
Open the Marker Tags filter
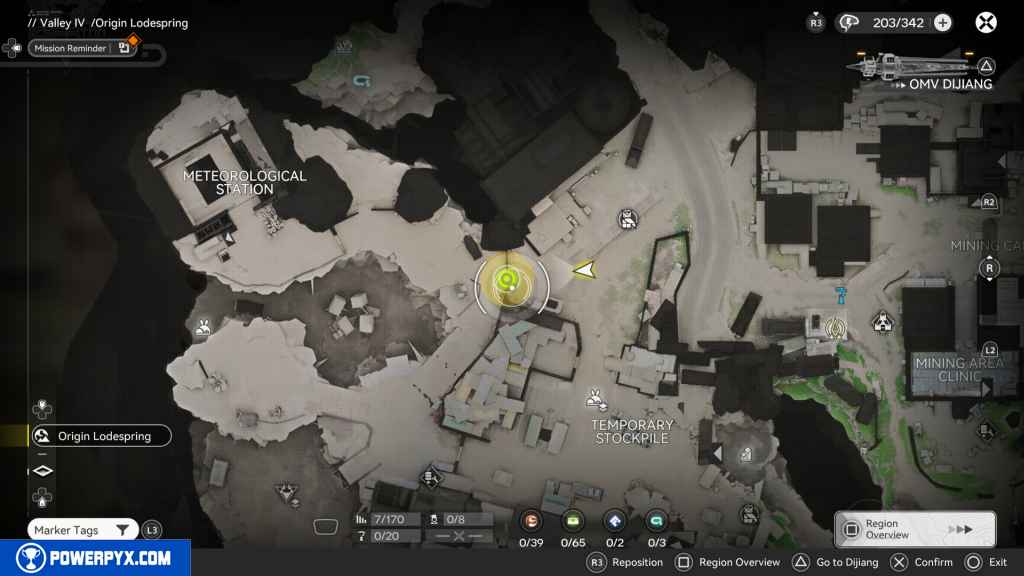pos(83,530)
